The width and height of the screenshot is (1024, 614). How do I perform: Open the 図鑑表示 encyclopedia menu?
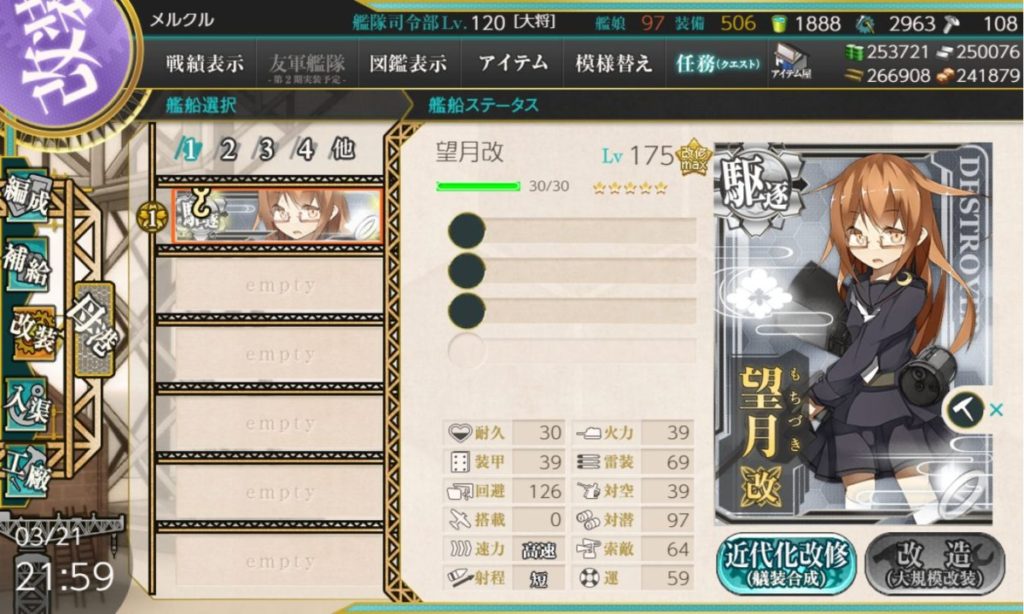coord(407,64)
